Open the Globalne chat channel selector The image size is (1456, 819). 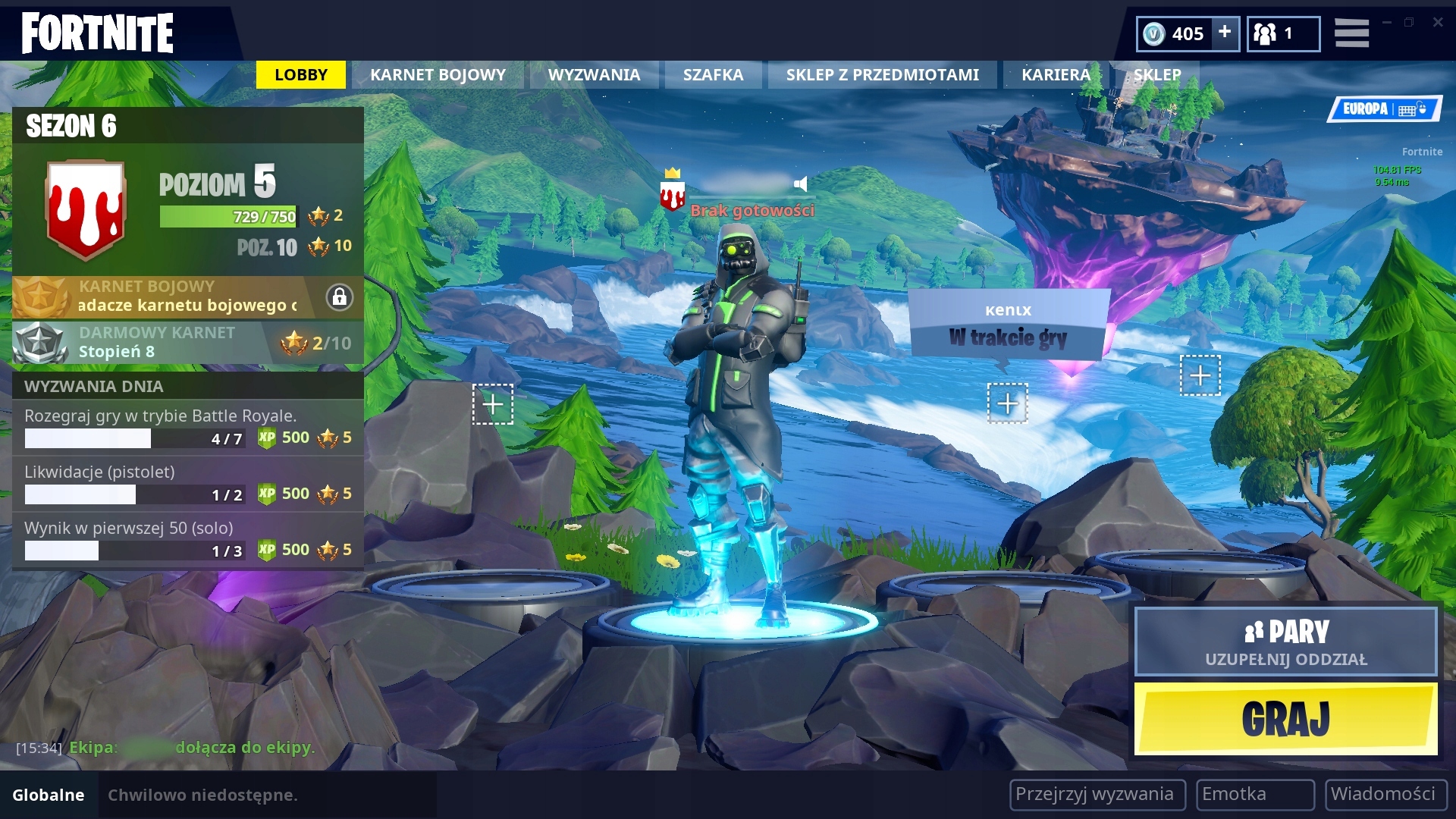pos(47,795)
